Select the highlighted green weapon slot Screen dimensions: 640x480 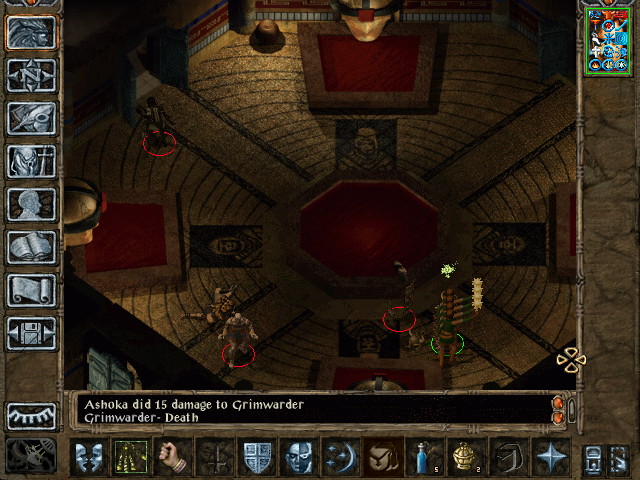click(130, 456)
